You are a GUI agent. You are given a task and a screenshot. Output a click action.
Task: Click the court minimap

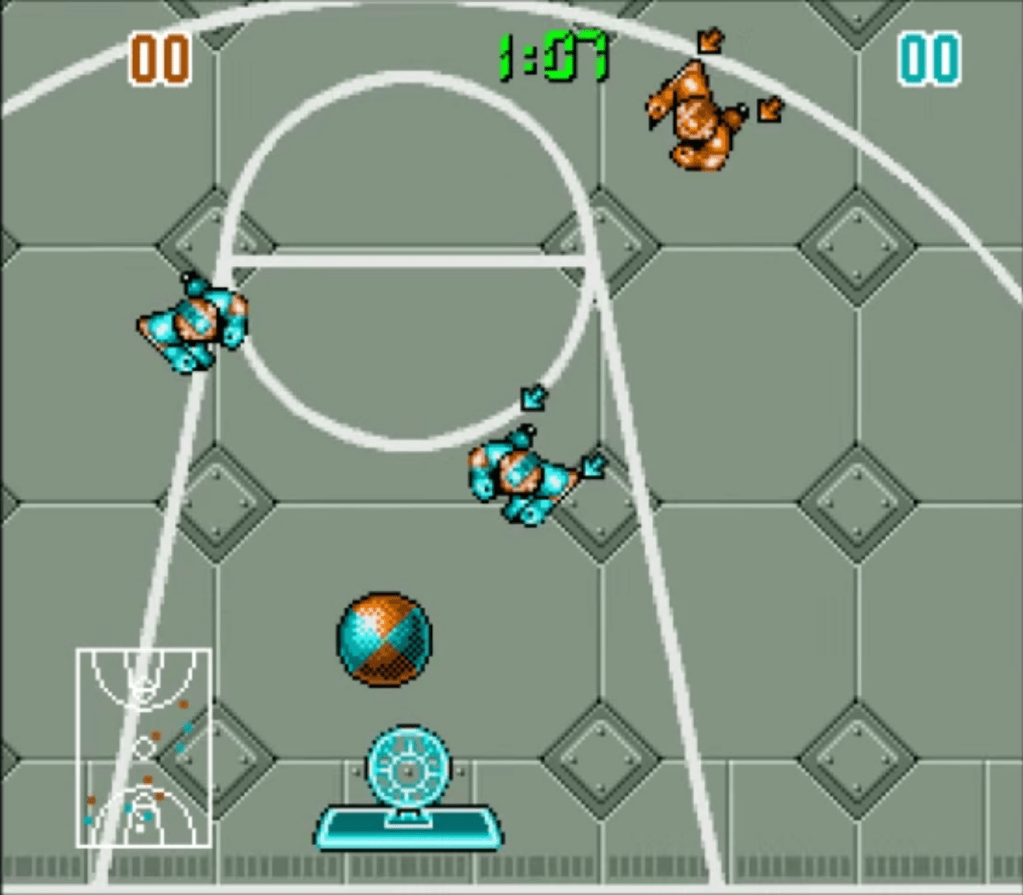[143, 747]
